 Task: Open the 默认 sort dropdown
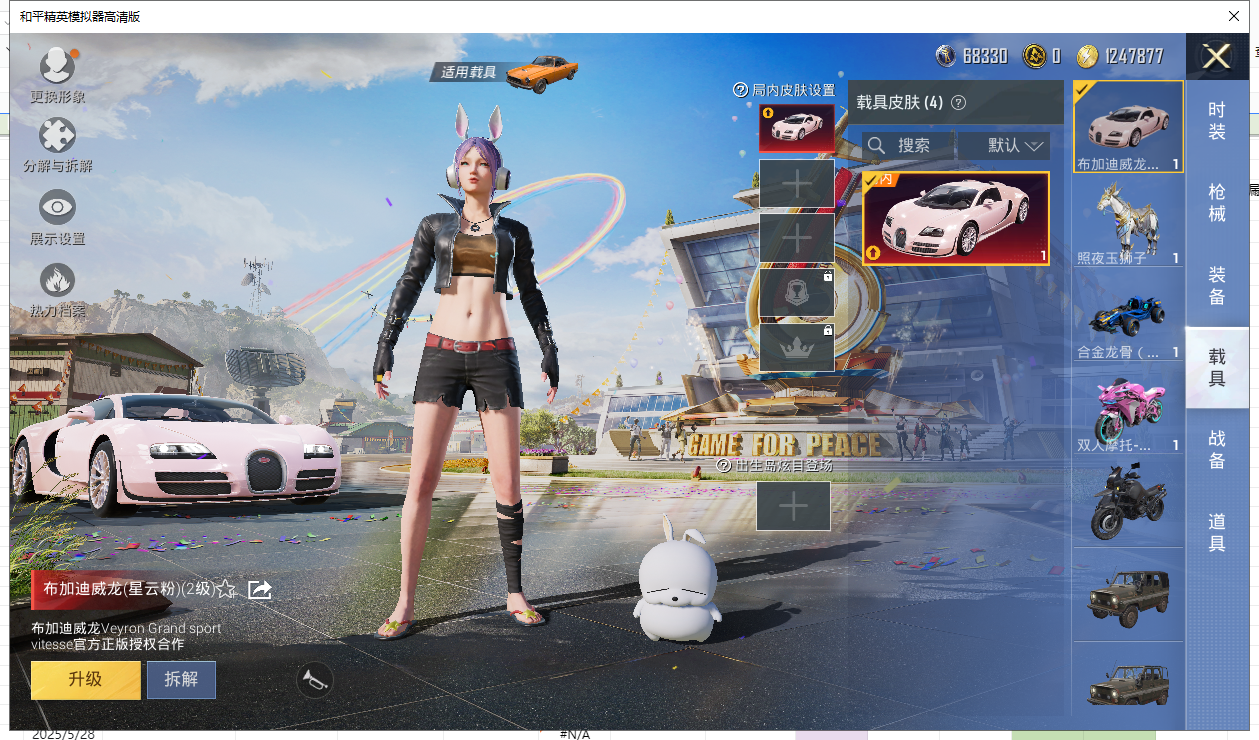1004,146
